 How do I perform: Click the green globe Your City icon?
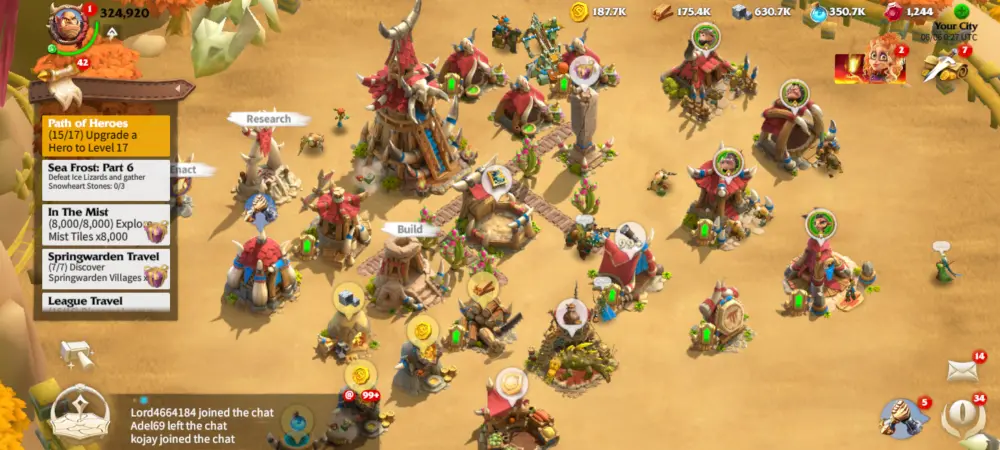click(x=961, y=12)
